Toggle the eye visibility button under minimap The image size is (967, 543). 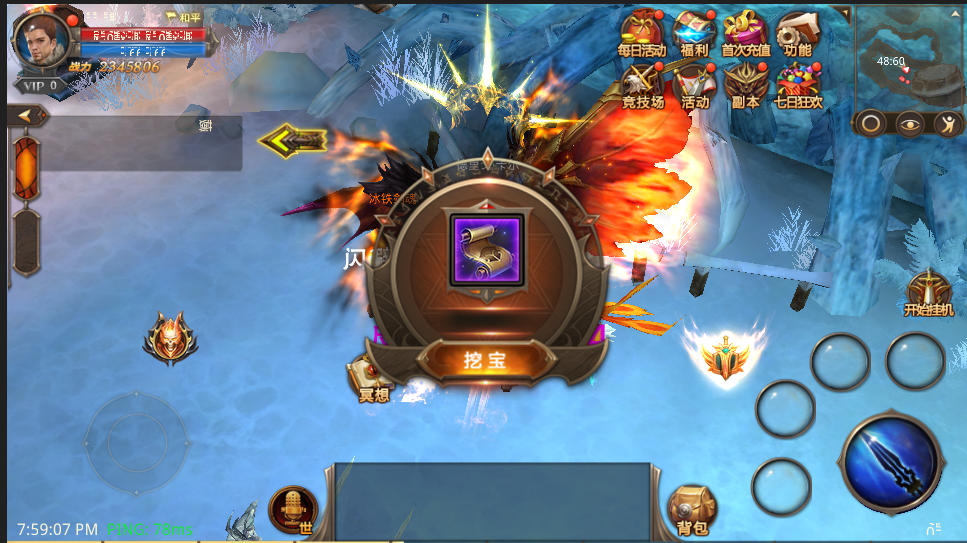909,124
